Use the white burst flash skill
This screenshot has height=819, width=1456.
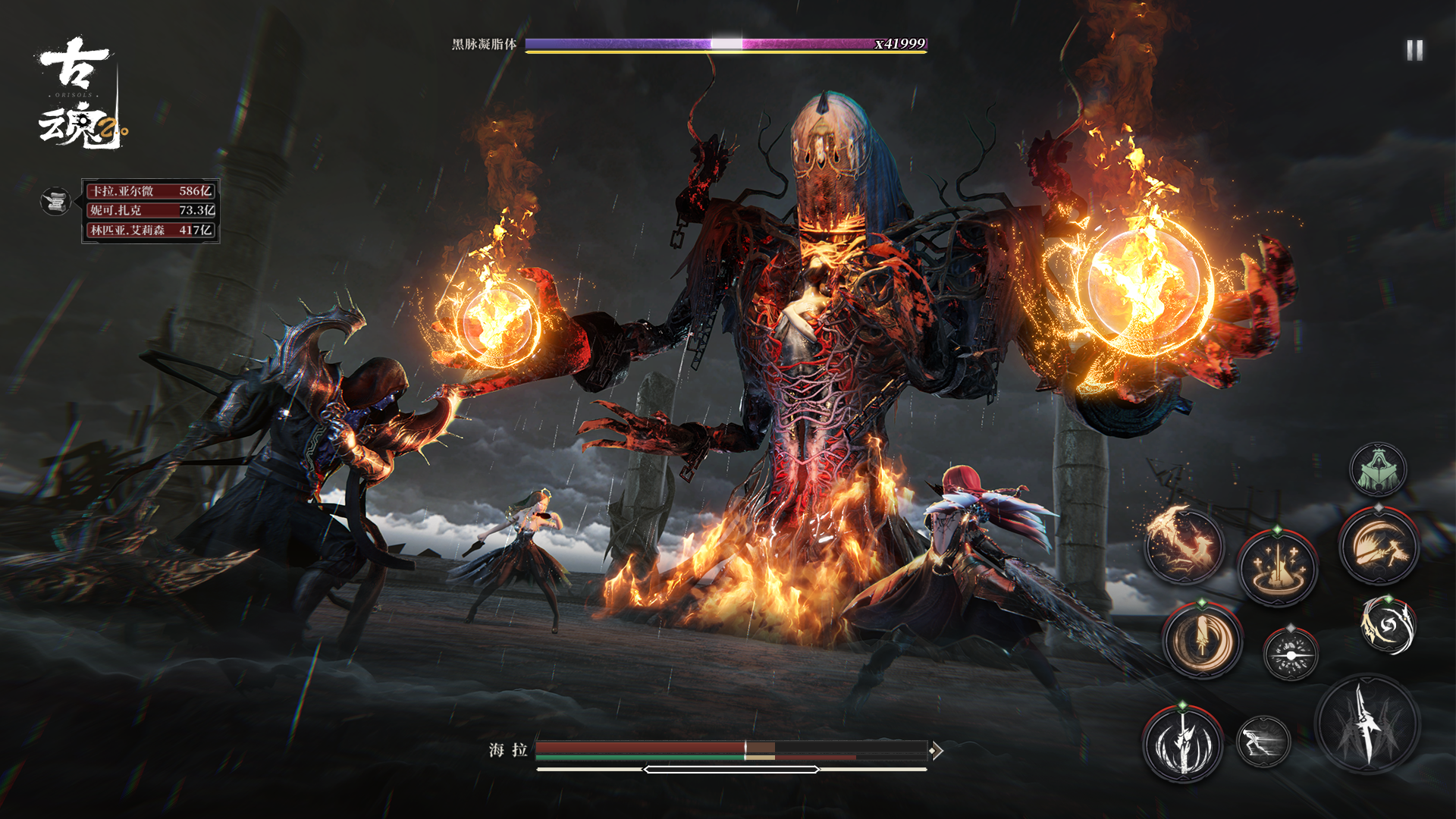[x=1291, y=654]
